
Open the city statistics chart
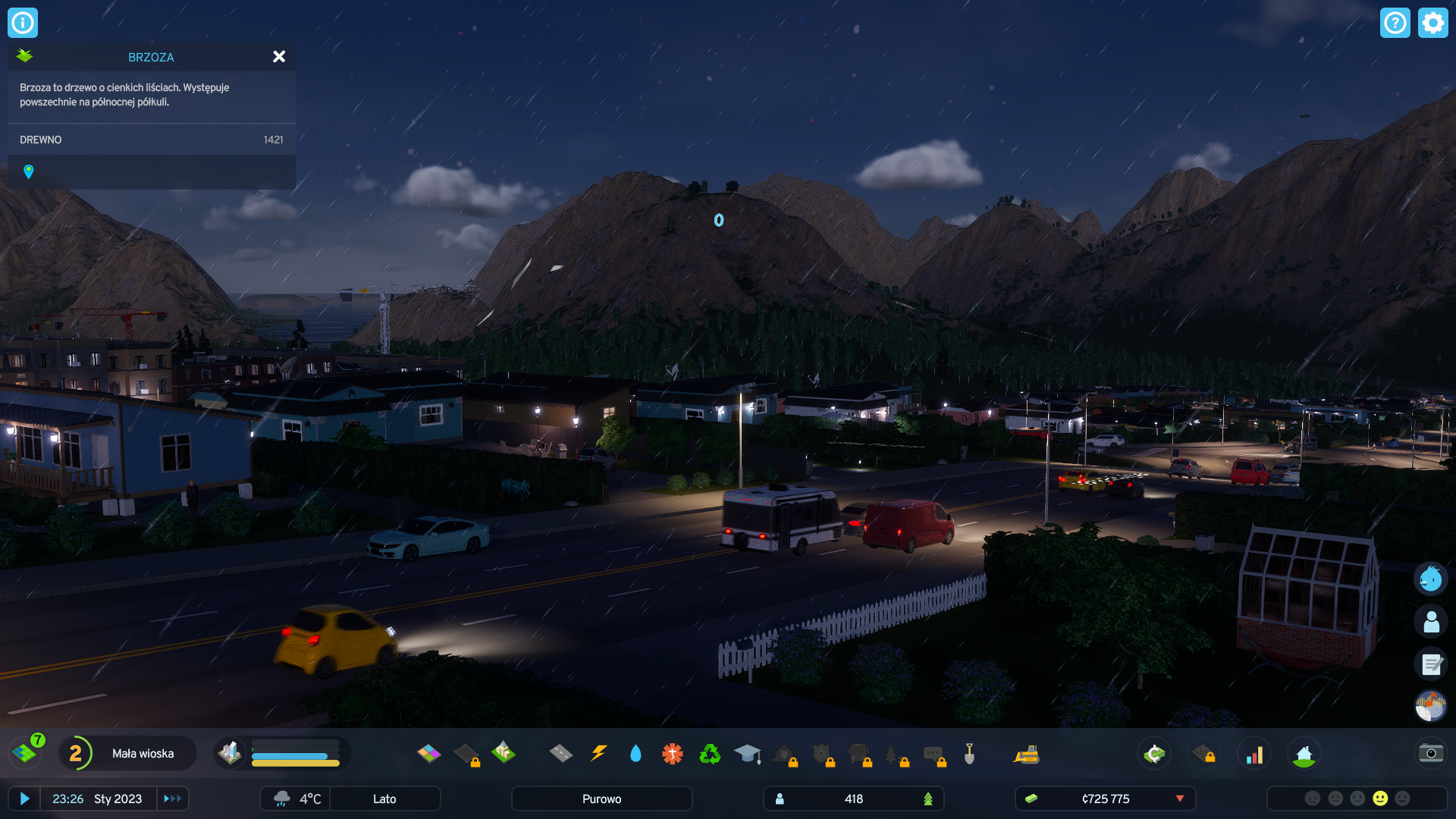(1254, 753)
